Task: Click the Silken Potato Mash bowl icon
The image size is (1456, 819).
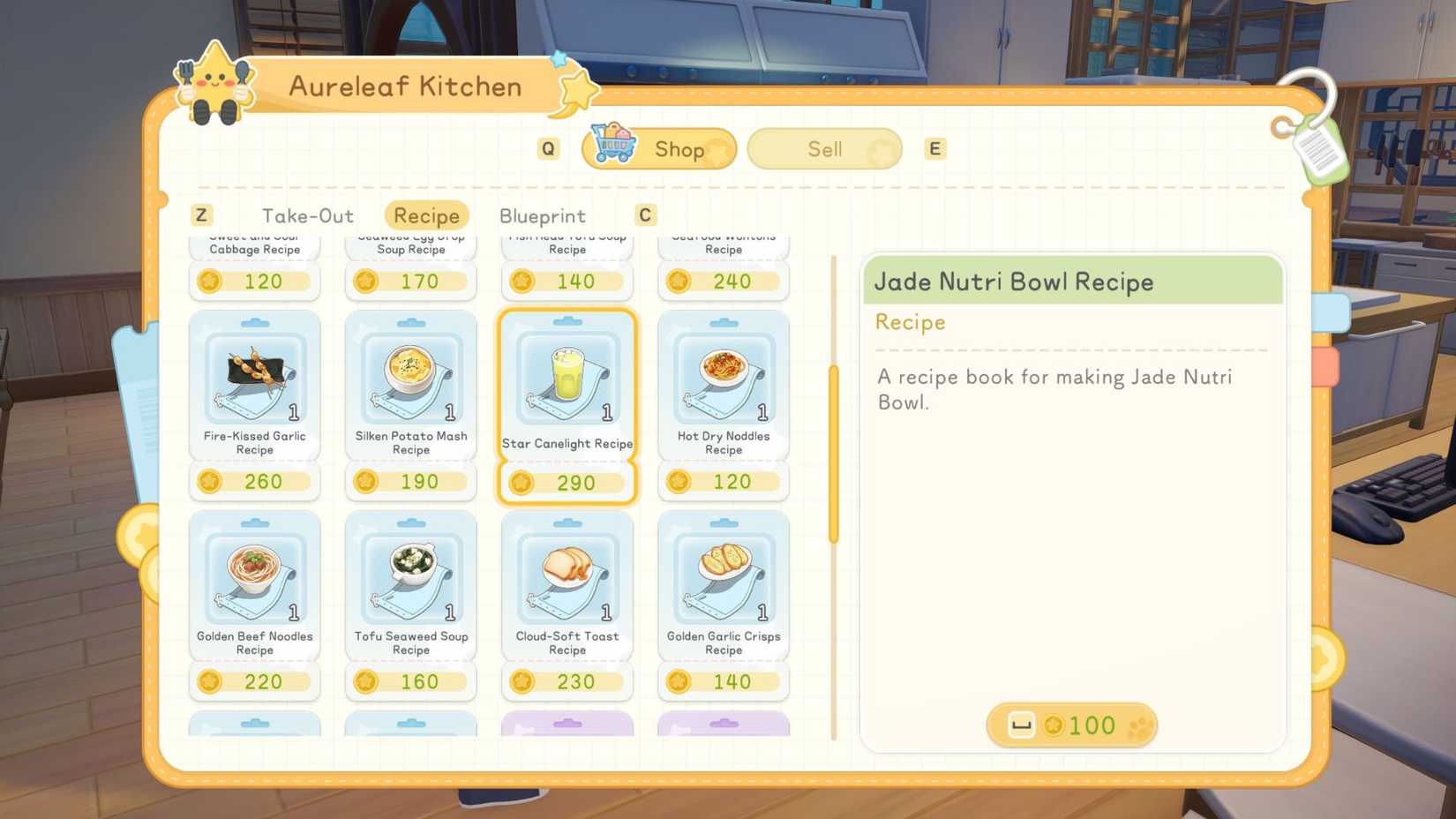Action: [411, 375]
